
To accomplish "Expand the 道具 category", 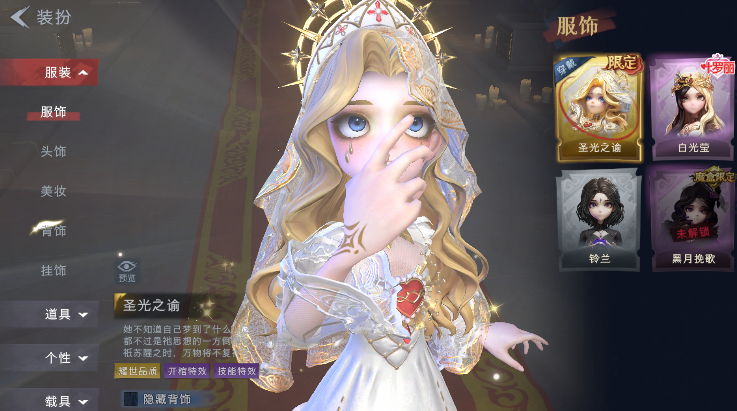I will pyautogui.click(x=62, y=314).
